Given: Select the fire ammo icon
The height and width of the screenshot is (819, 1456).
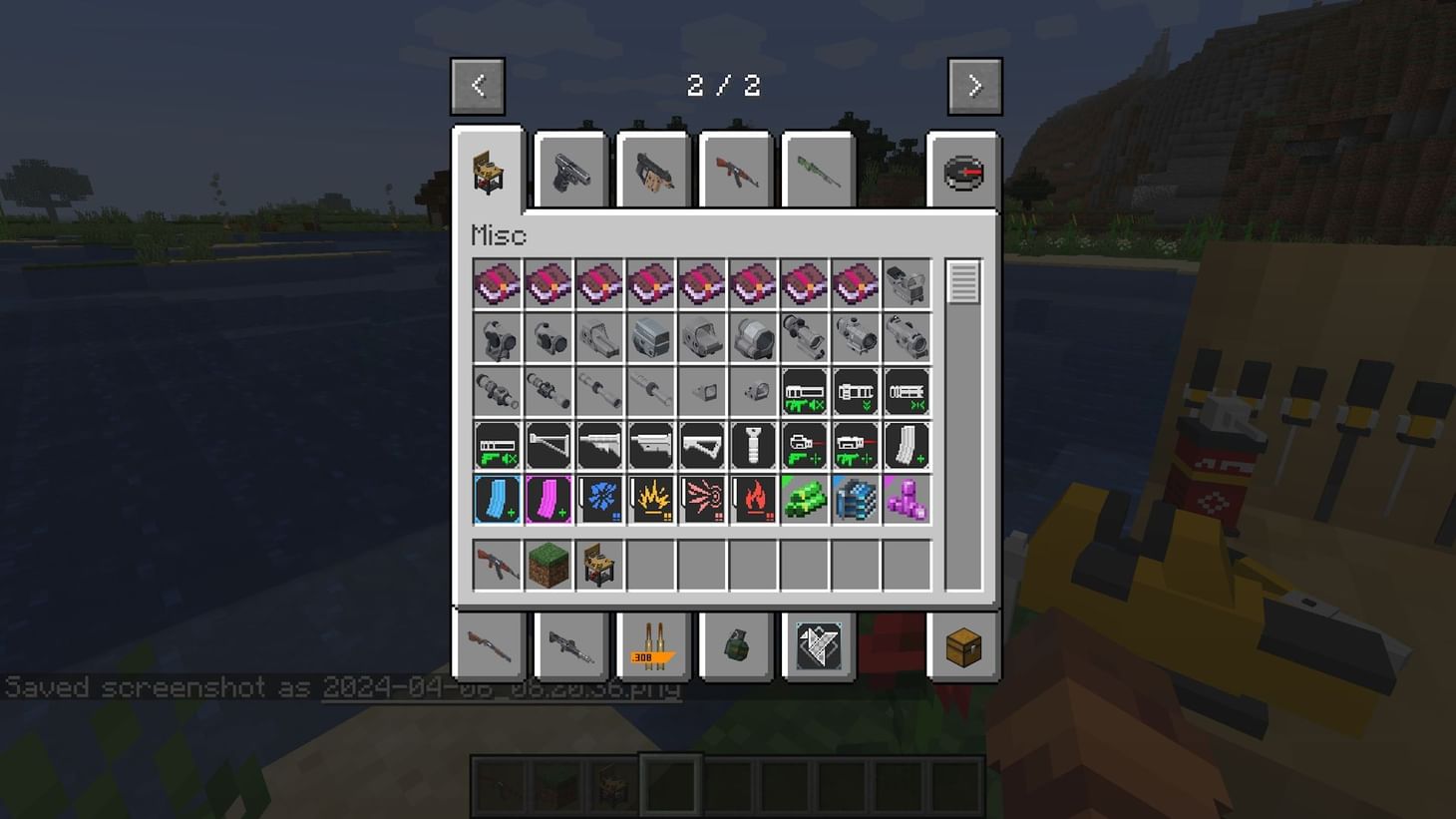Looking at the screenshot, I should point(753,499).
